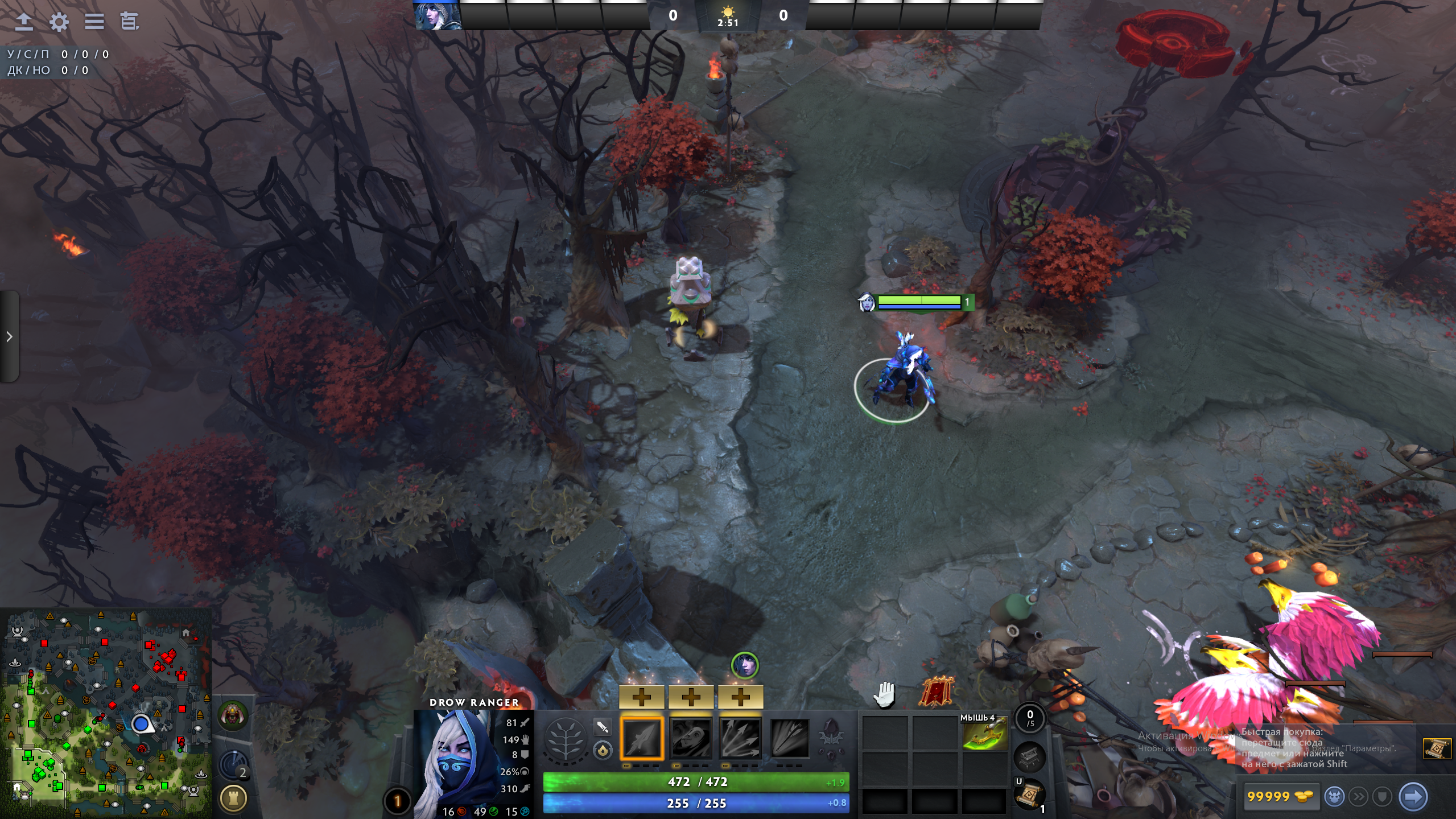This screenshot has height=819, width=1456.
Task: Deliver items with the courier arrow button
Action: coord(1413,796)
